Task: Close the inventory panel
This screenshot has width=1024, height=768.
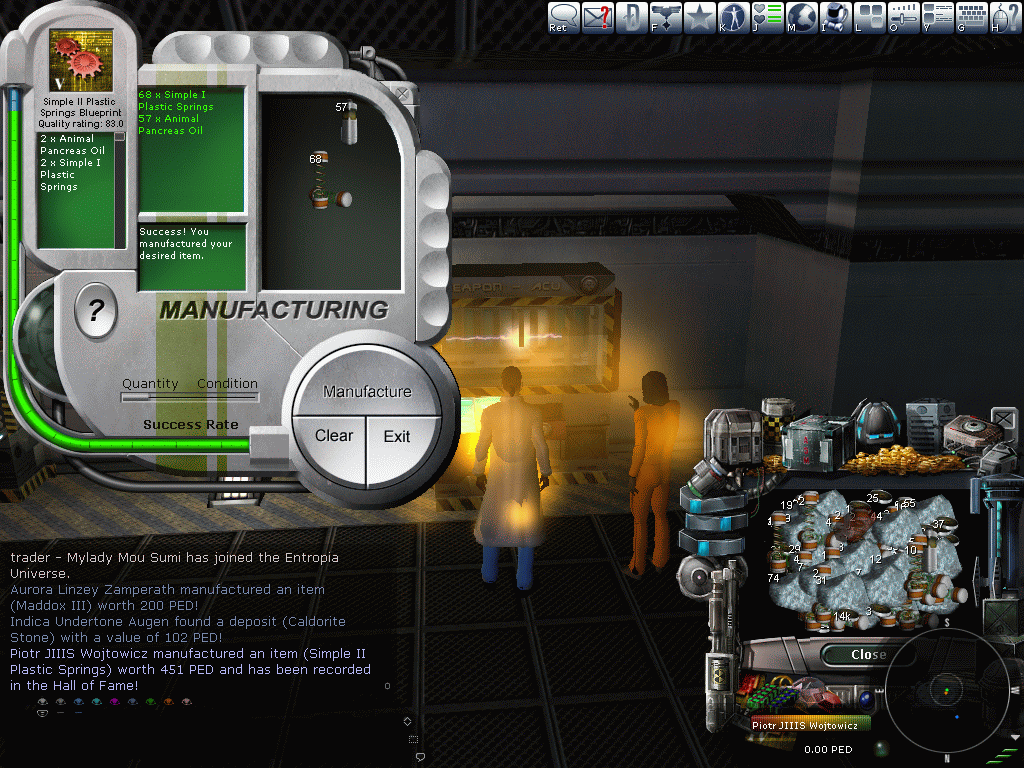Action: [866, 655]
